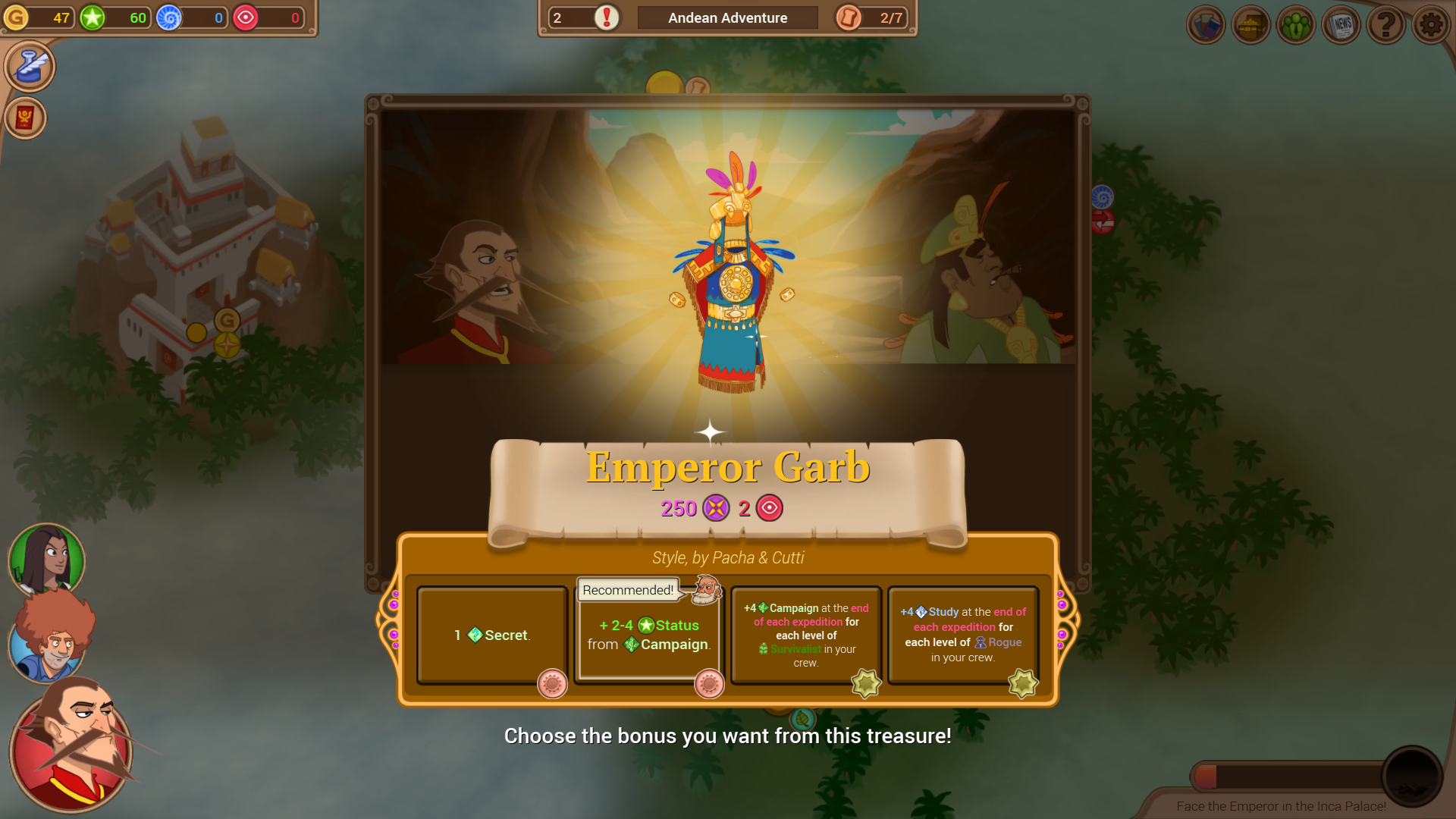The image size is (1456, 819).
Task: Open the Help question mark panel
Action: 1387,24
